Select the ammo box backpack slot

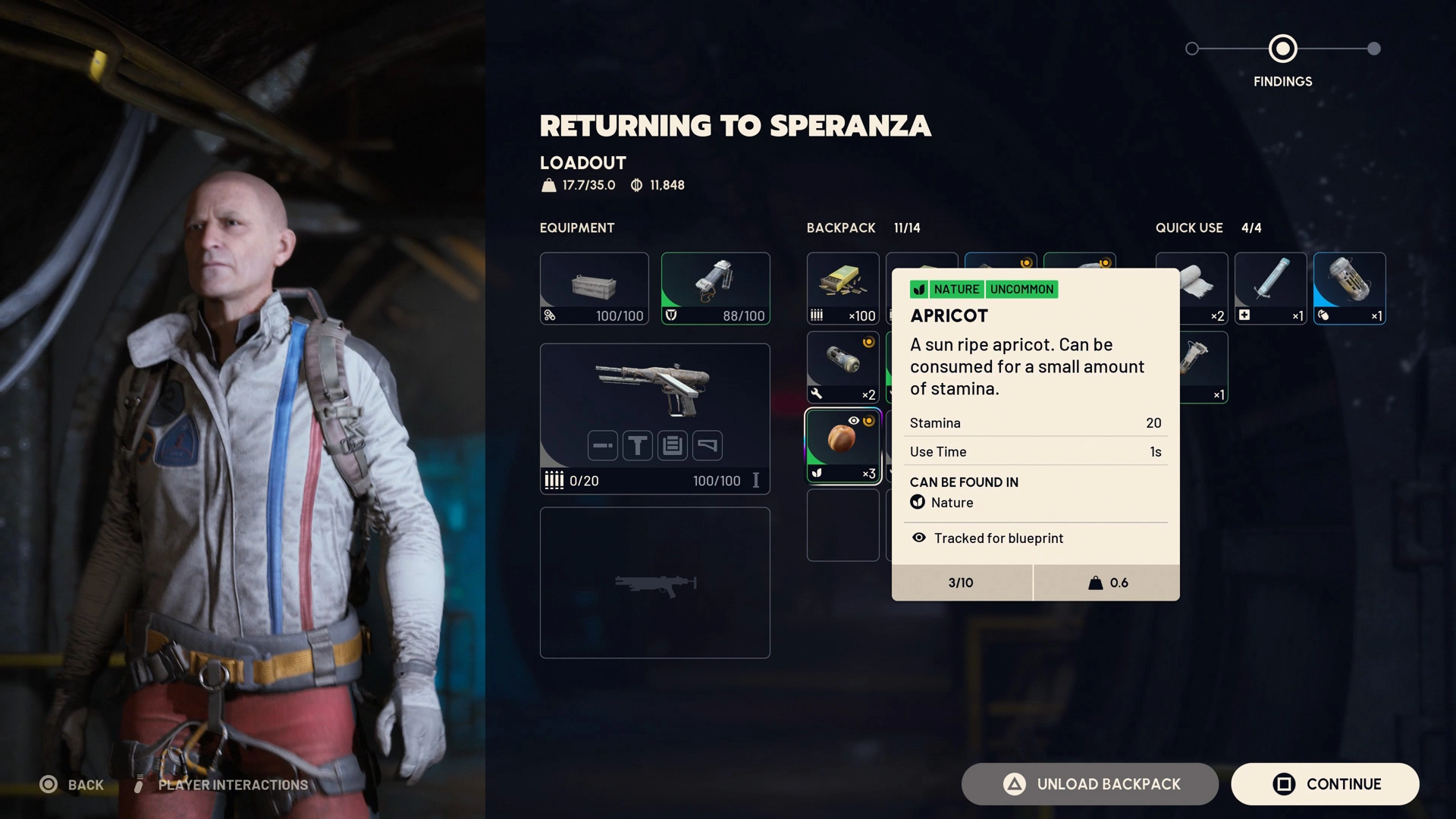843,288
